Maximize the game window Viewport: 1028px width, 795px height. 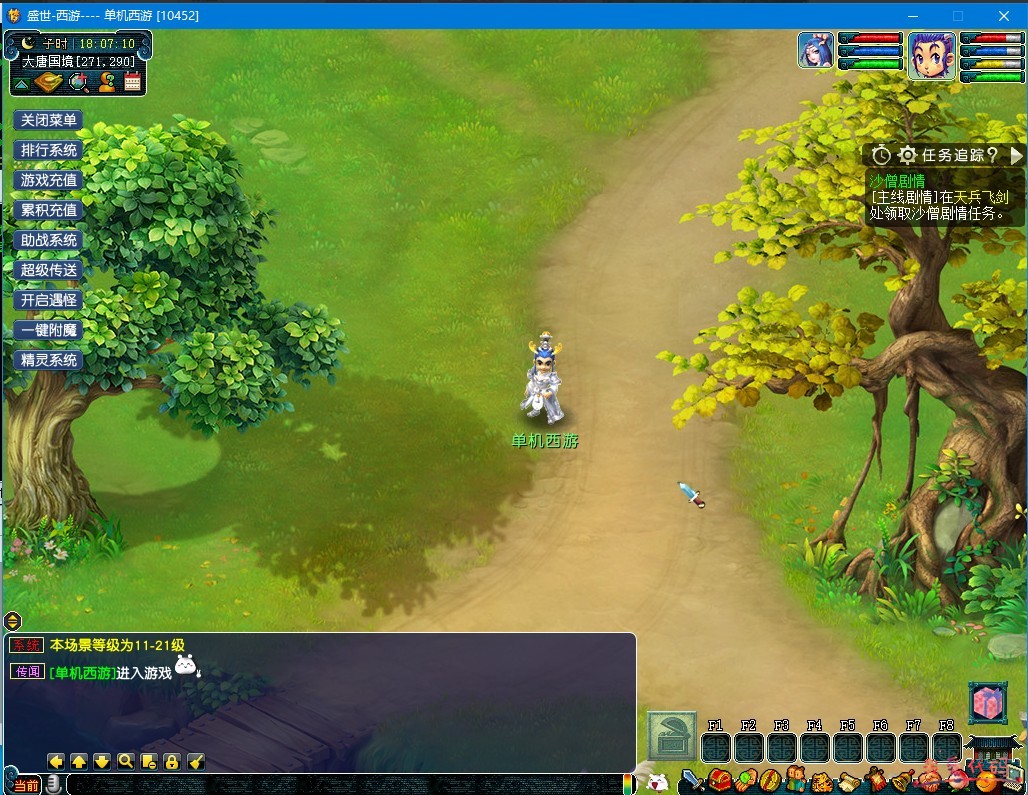(x=958, y=16)
